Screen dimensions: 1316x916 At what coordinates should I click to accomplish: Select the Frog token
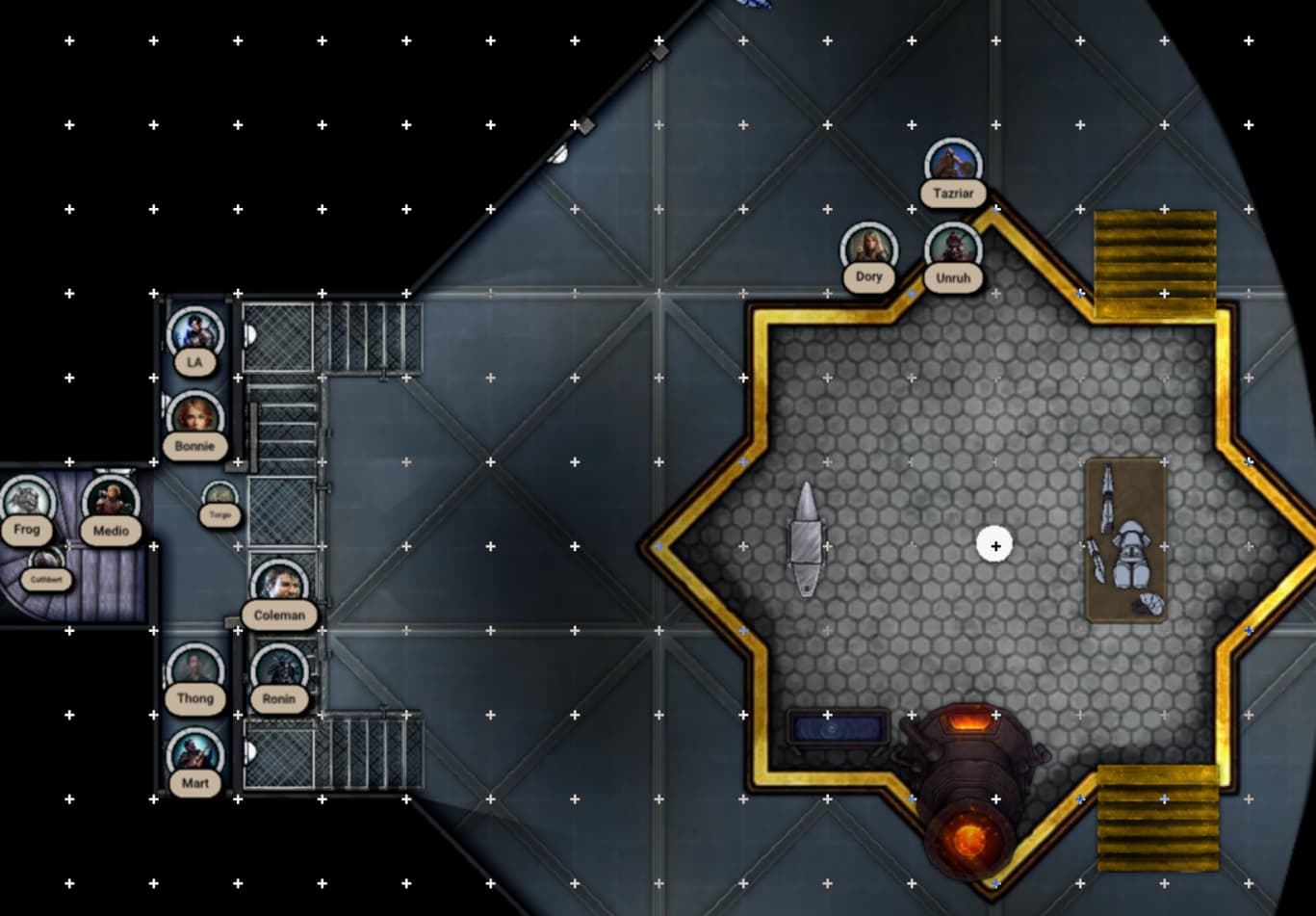[x=27, y=502]
